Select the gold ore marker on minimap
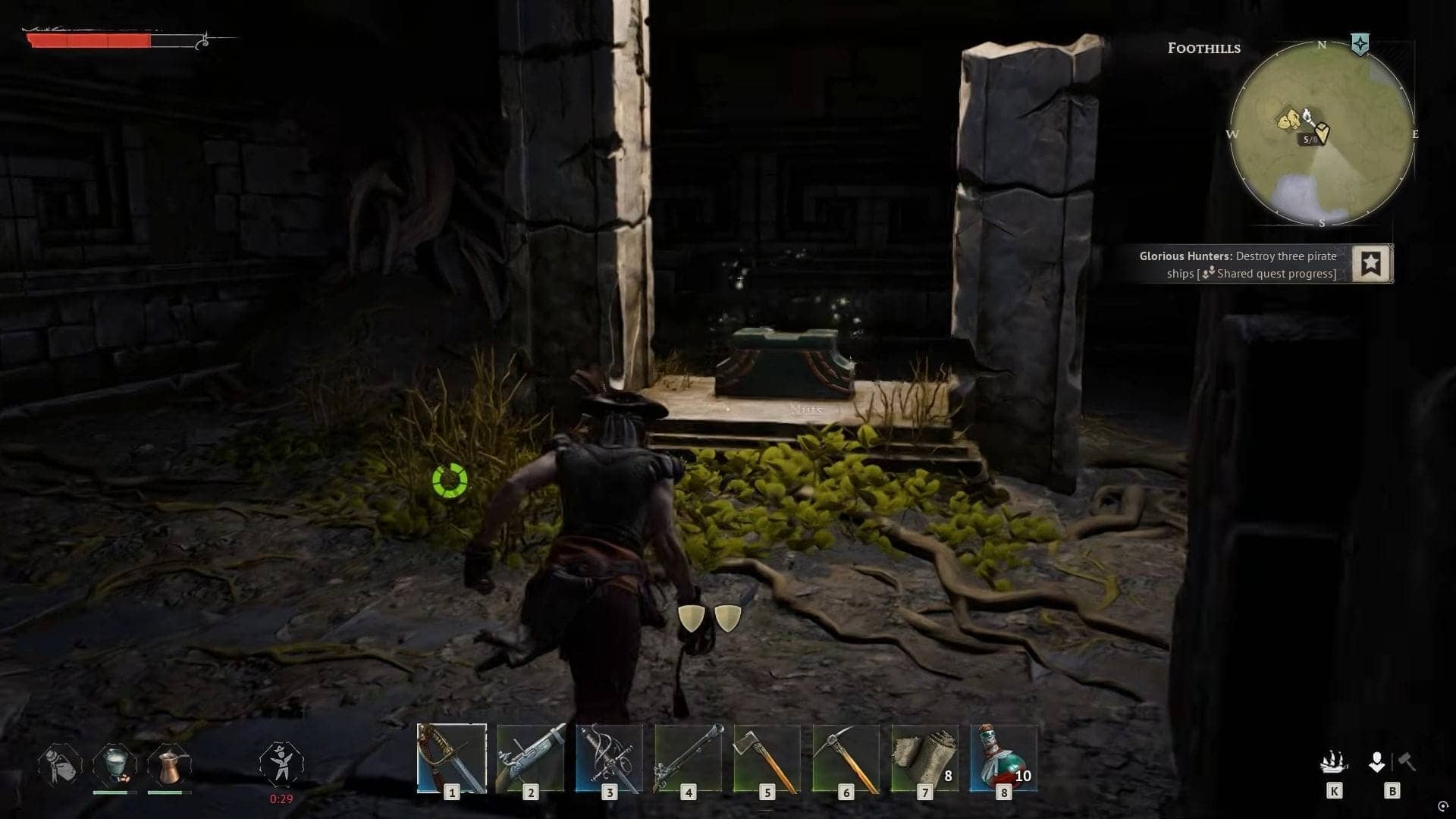This screenshot has height=819, width=1456. pyautogui.click(x=1288, y=120)
